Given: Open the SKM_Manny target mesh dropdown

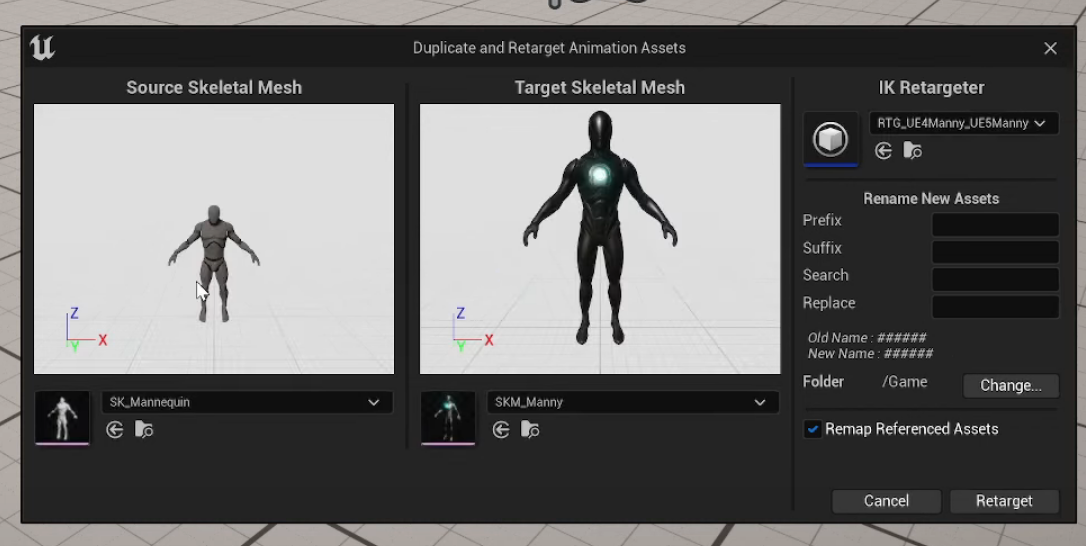Looking at the screenshot, I should (632, 402).
